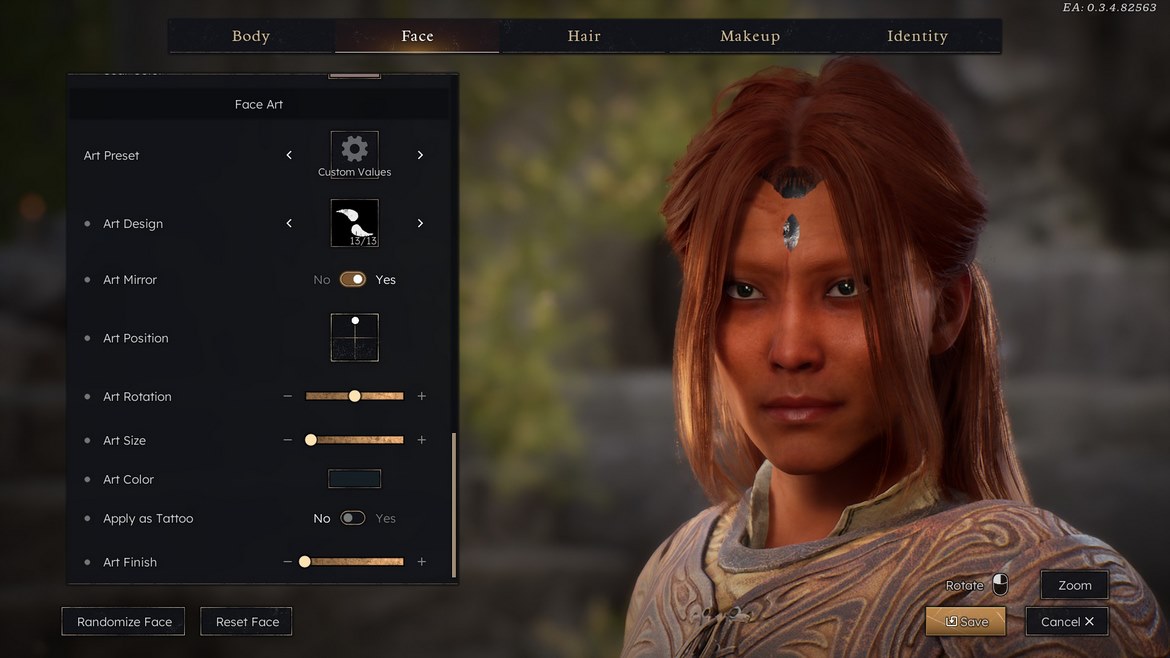
Task: Go to previous Art Design
Action: click(289, 223)
